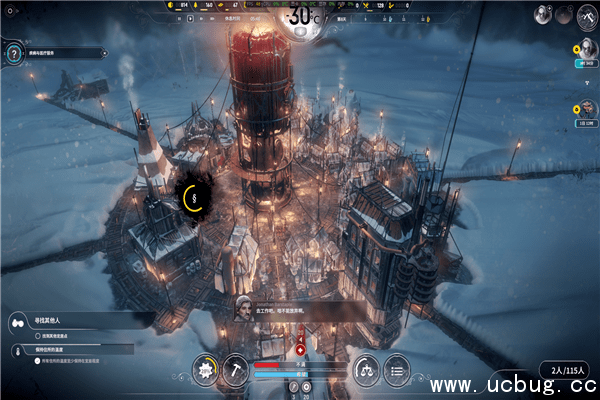Open the gear-shaped technology tree button
600x400 pixels.
click(207, 368)
